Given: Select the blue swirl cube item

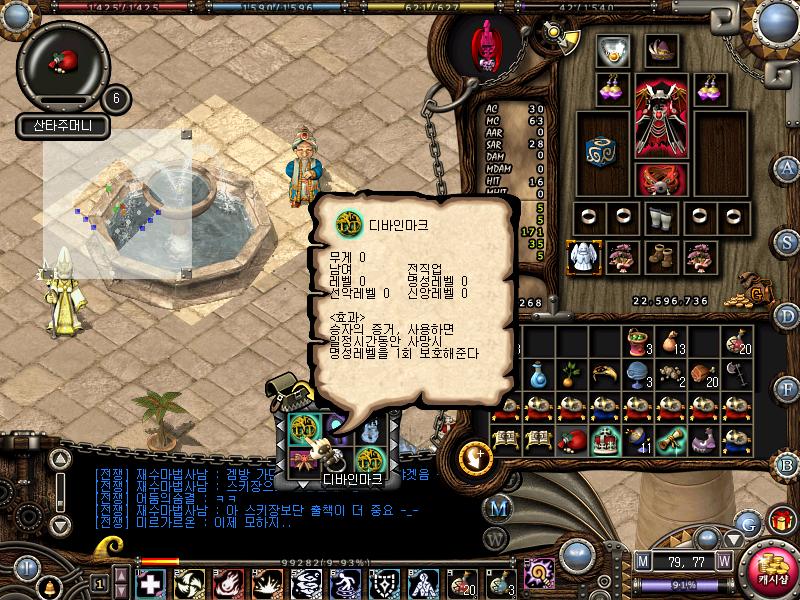Looking at the screenshot, I should pos(602,152).
